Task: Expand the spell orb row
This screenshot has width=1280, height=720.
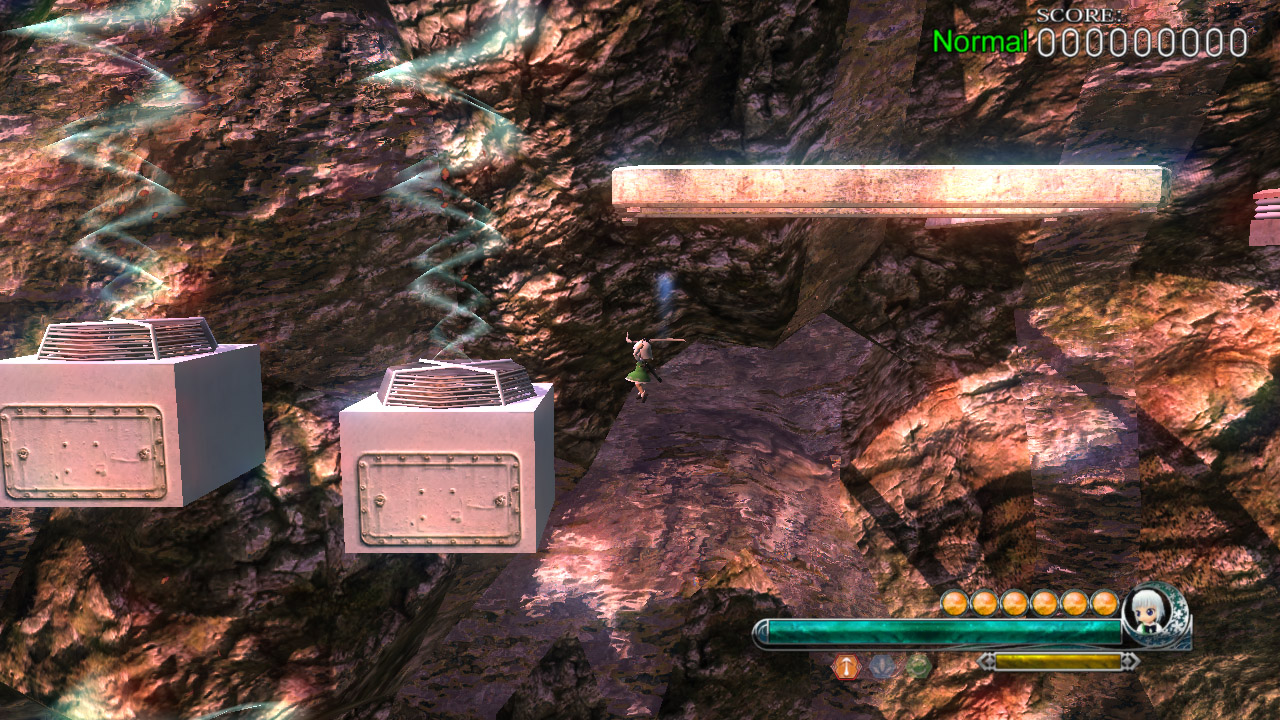Action: [x=1028, y=601]
